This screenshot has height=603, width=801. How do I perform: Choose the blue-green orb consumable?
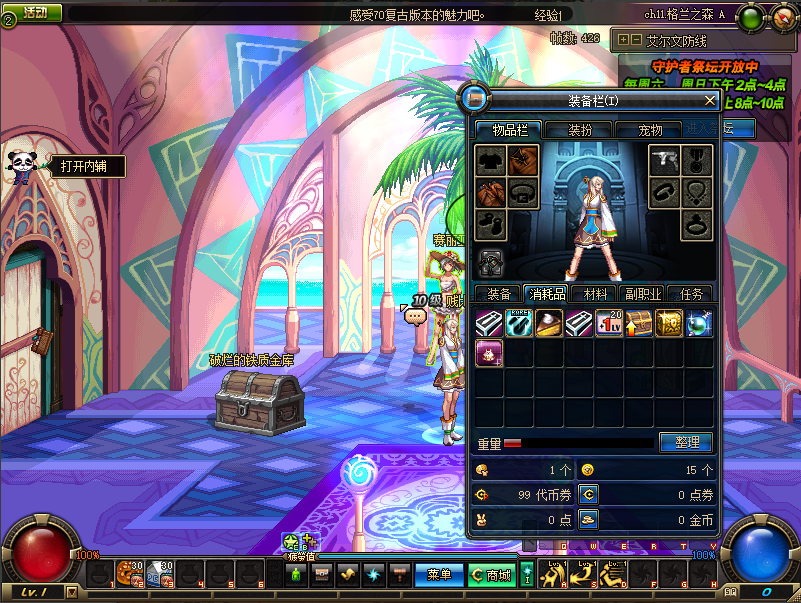pyautogui.click(x=699, y=323)
